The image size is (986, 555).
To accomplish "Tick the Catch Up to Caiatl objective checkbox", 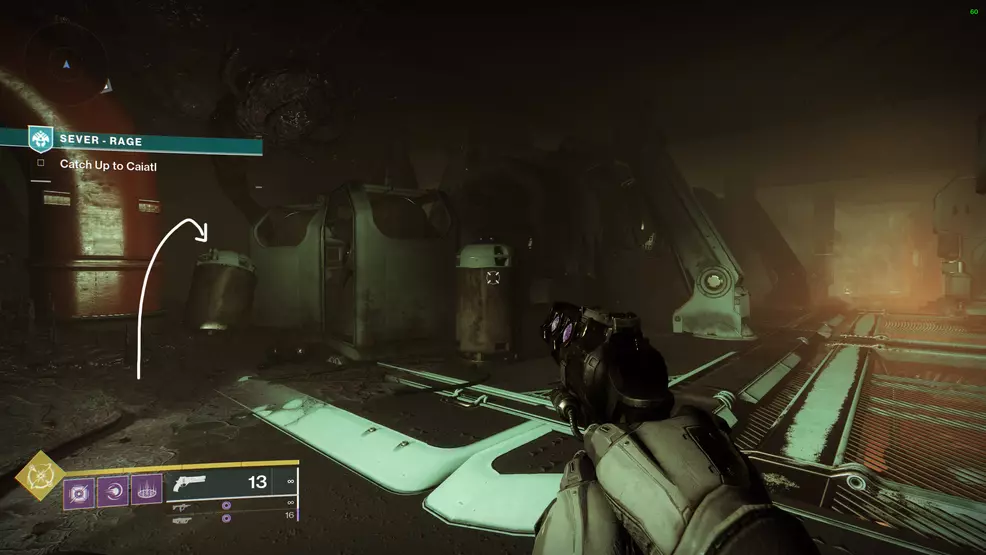I will [x=41, y=165].
